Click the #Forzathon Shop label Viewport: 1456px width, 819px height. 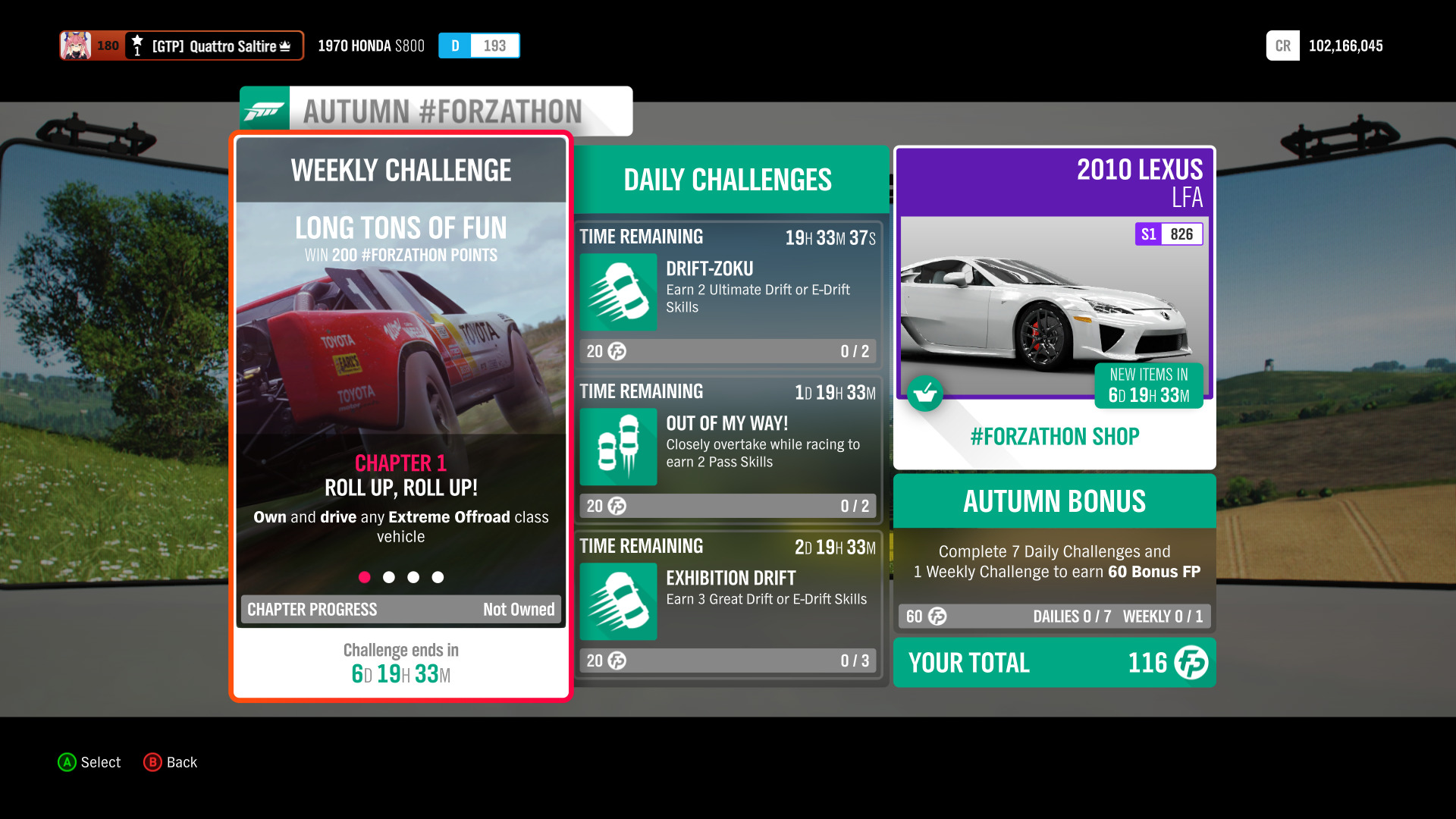pyautogui.click(x=1053, y=436)
